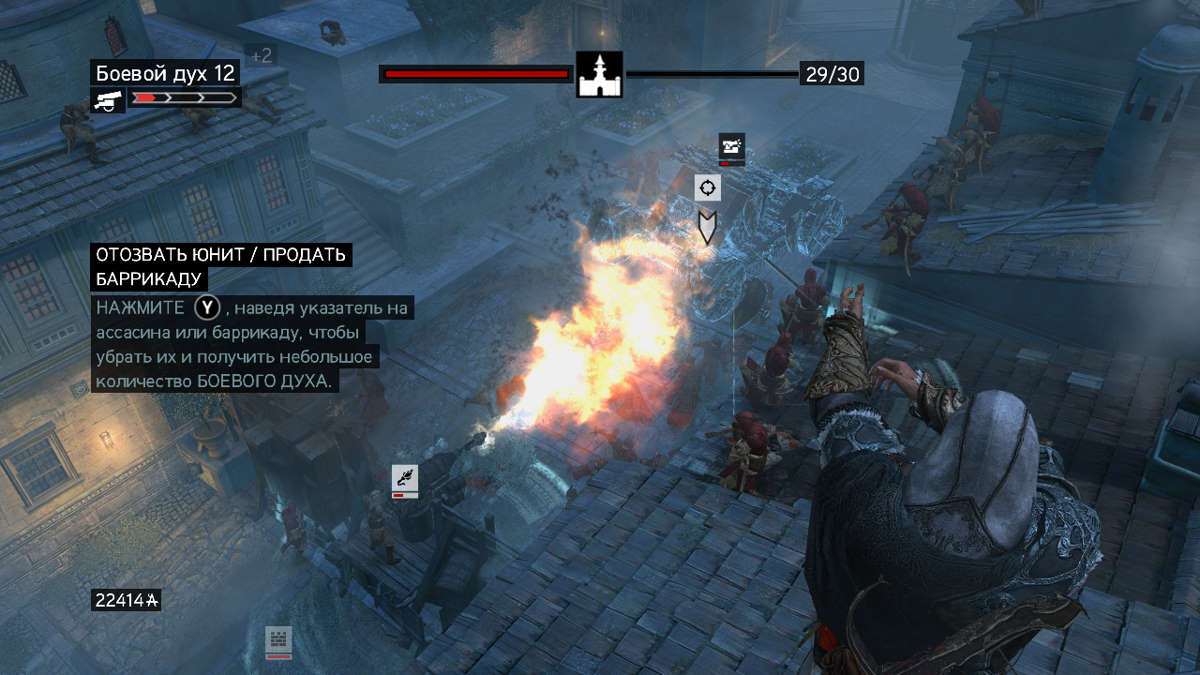Click the den castle icon

(600, 74)
